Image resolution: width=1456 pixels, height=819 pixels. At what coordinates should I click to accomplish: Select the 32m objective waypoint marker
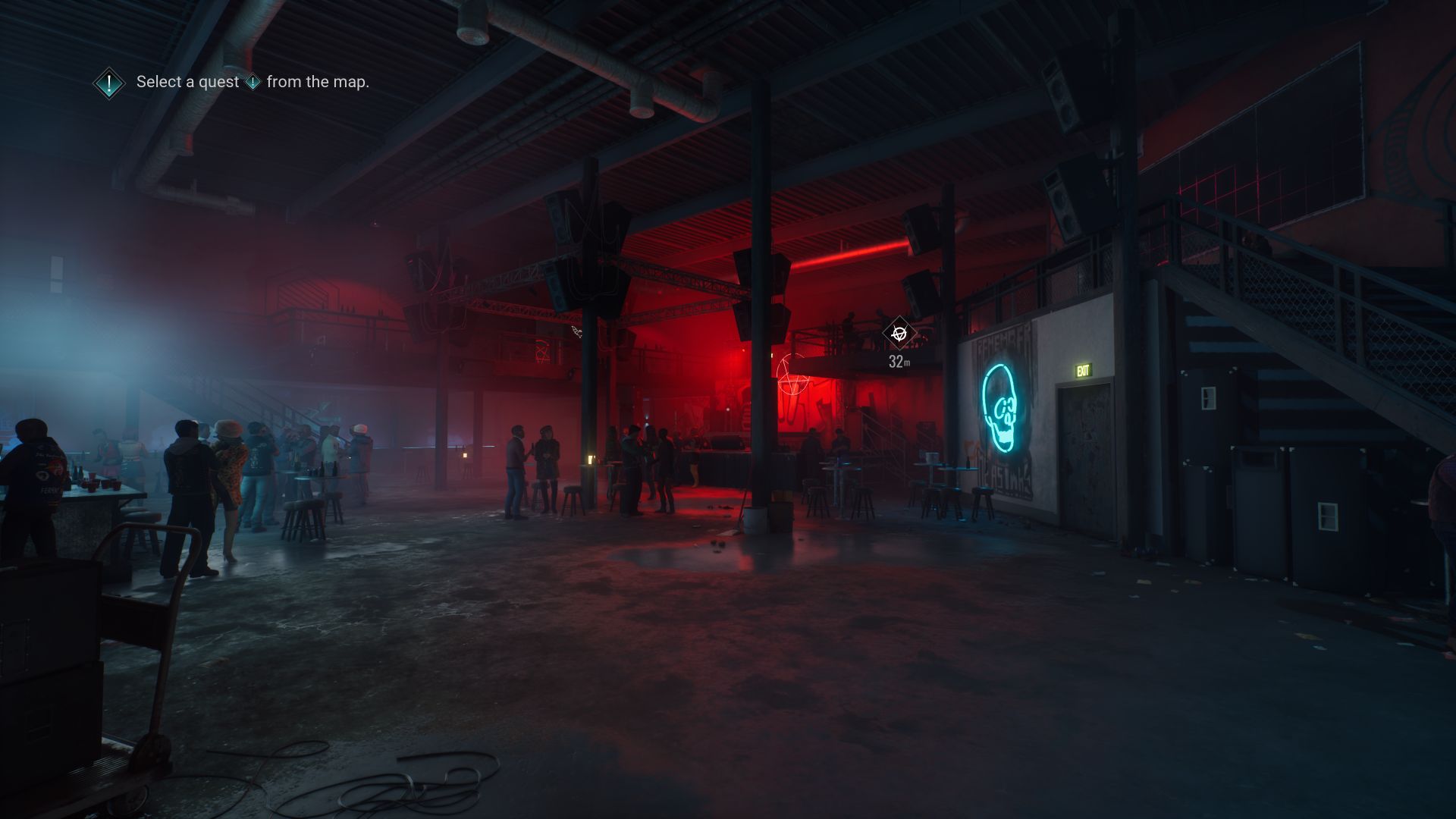click(899, 333)
